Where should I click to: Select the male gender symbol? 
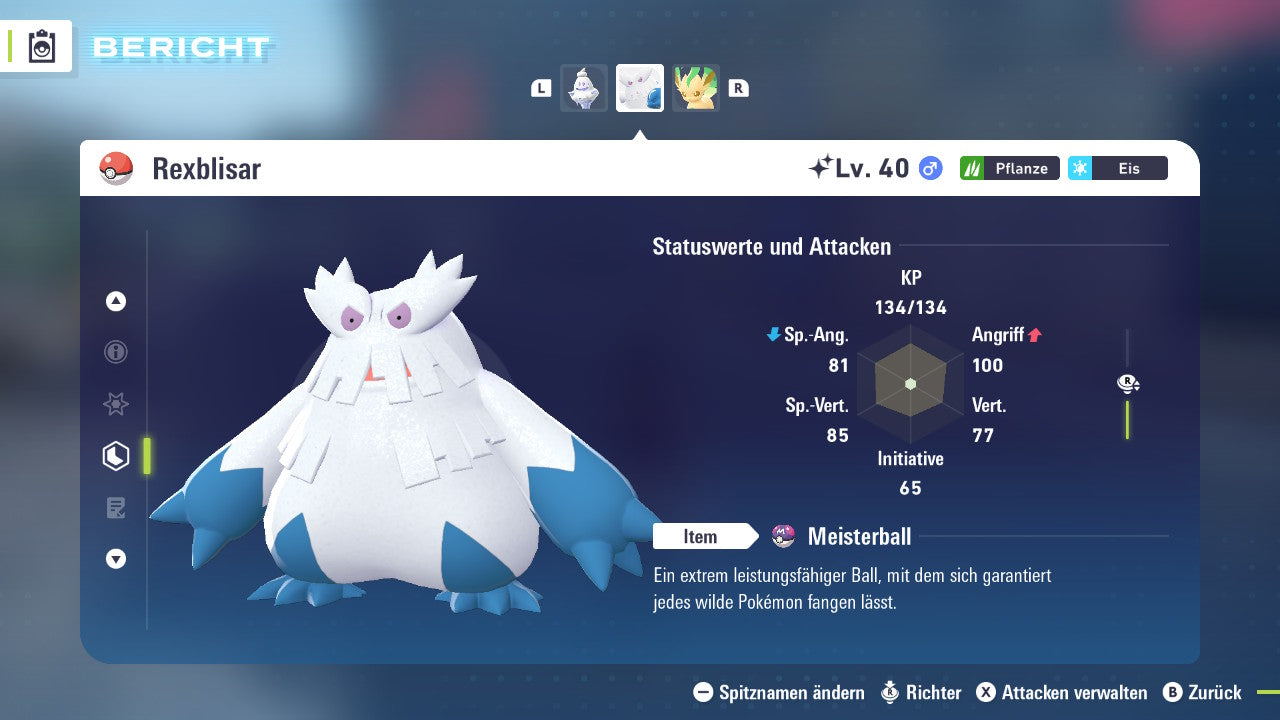click(928, 168)
